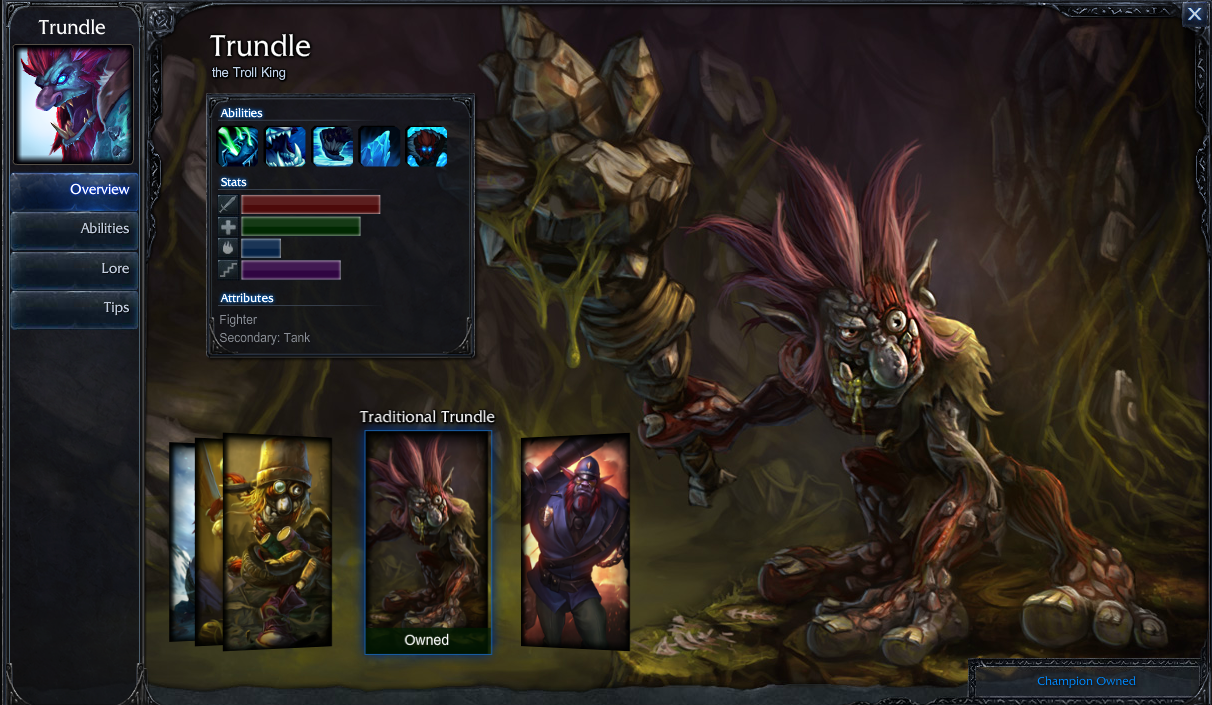Image resolution: width=1212 pixels, height=705 pixels.
Task: Click the Champion Owned button
Action: [x=1086, y=681]
